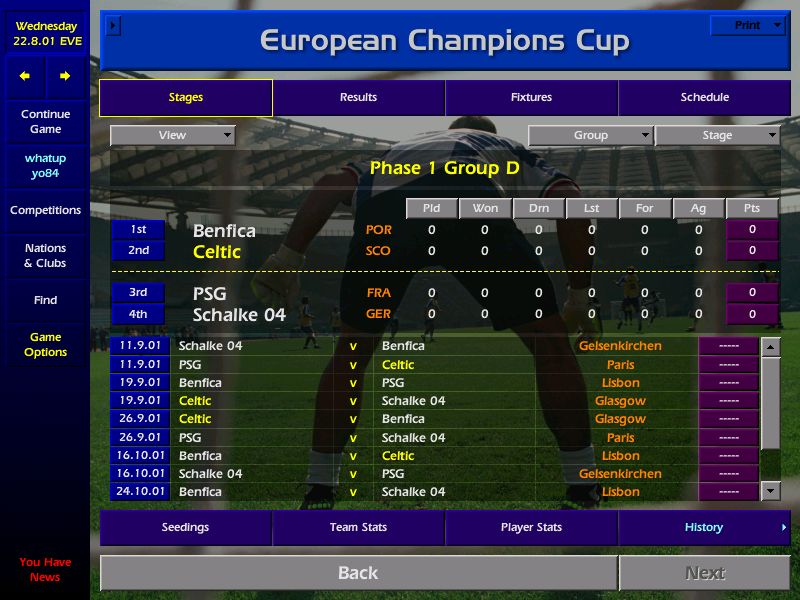Open the Fixtures tab

pyautogui.click(x=531, y=98)
